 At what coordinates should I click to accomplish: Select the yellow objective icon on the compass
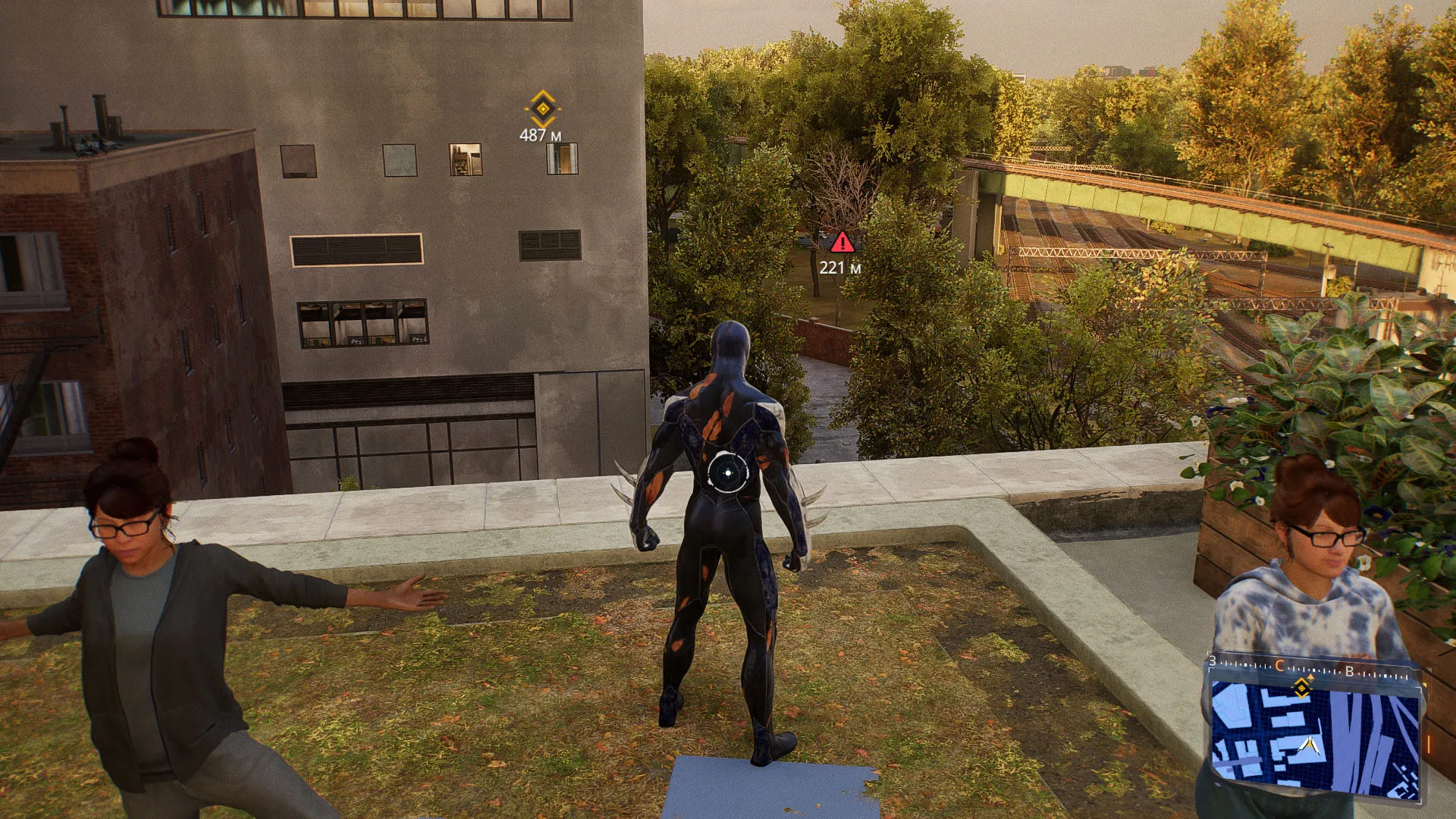pos(1302,687)
